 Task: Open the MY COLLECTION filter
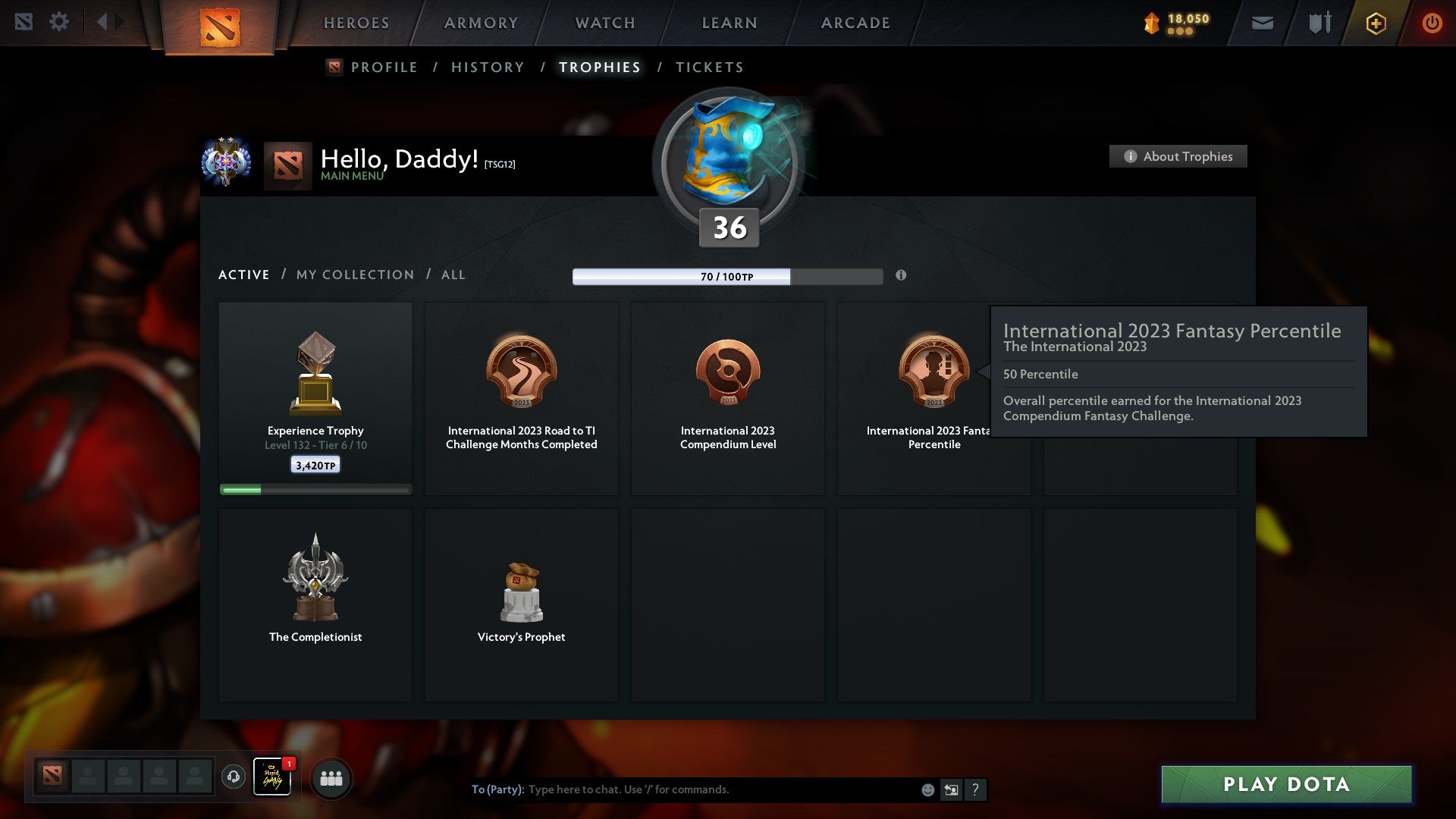pos(354,275)
